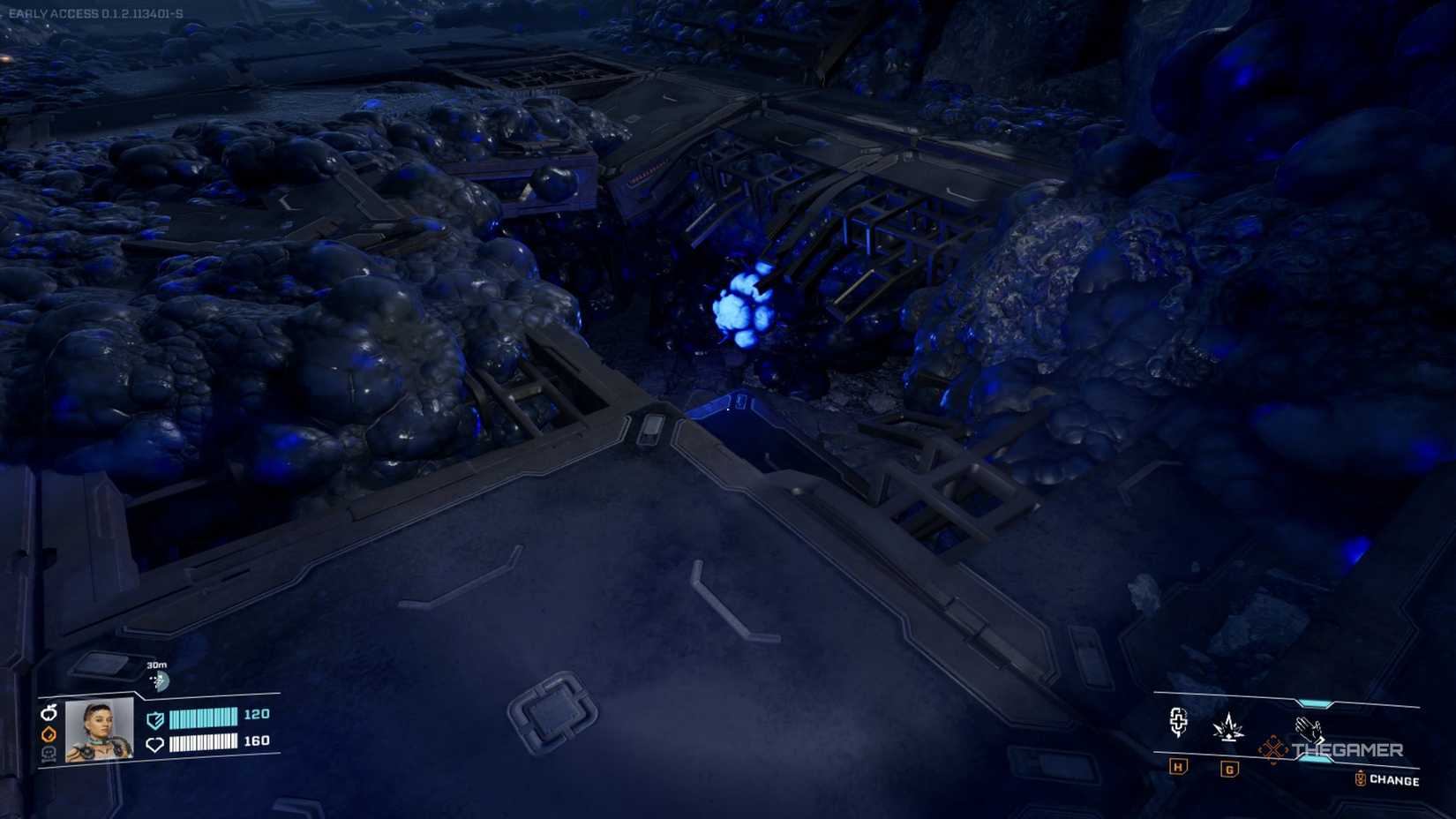
Task: Toggle the mouse-scroll icon next to CHANGE
Action: [x=1361, y=778]
